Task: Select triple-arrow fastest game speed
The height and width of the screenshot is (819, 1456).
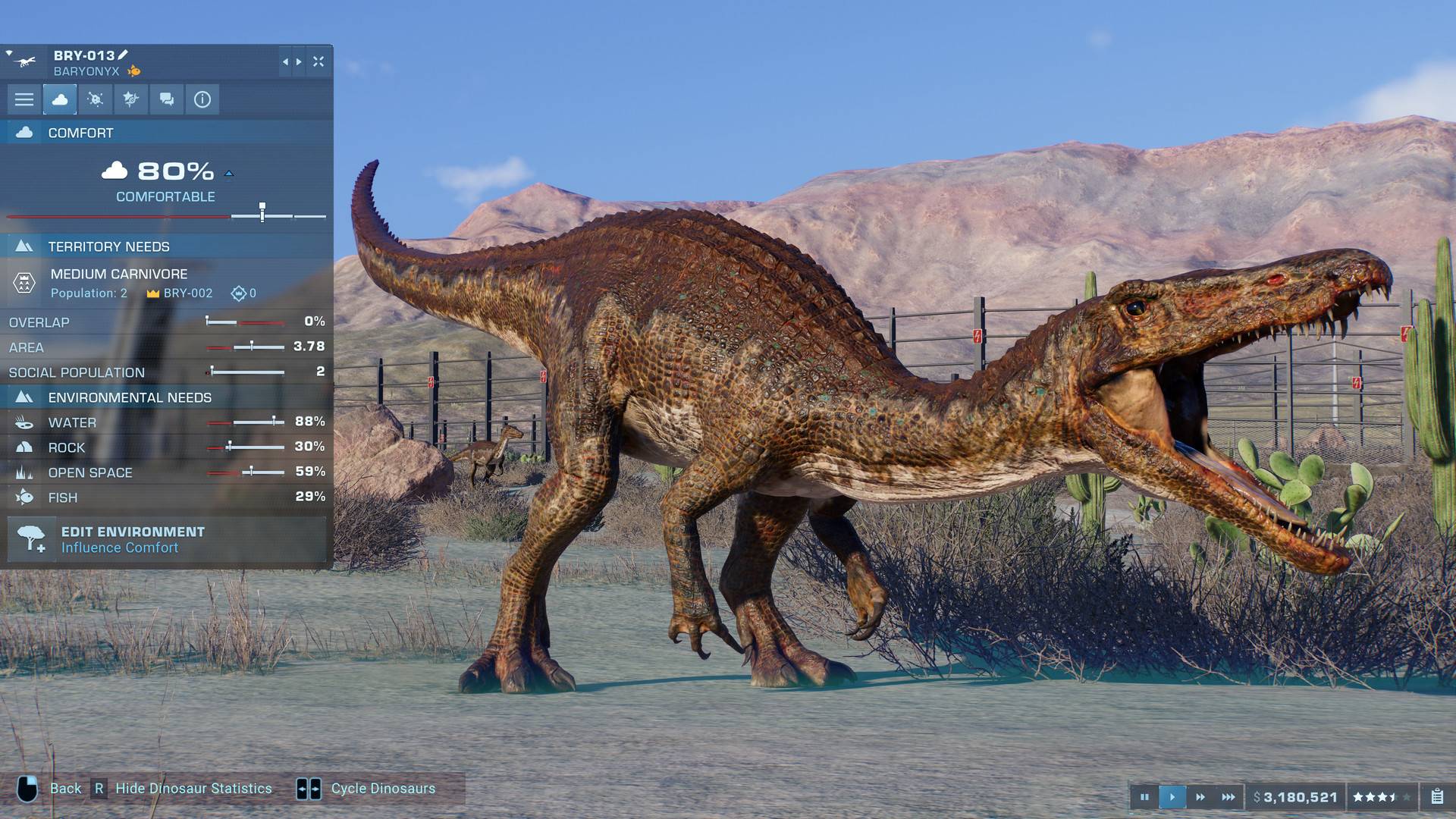Action: (x=1228, y=797)
